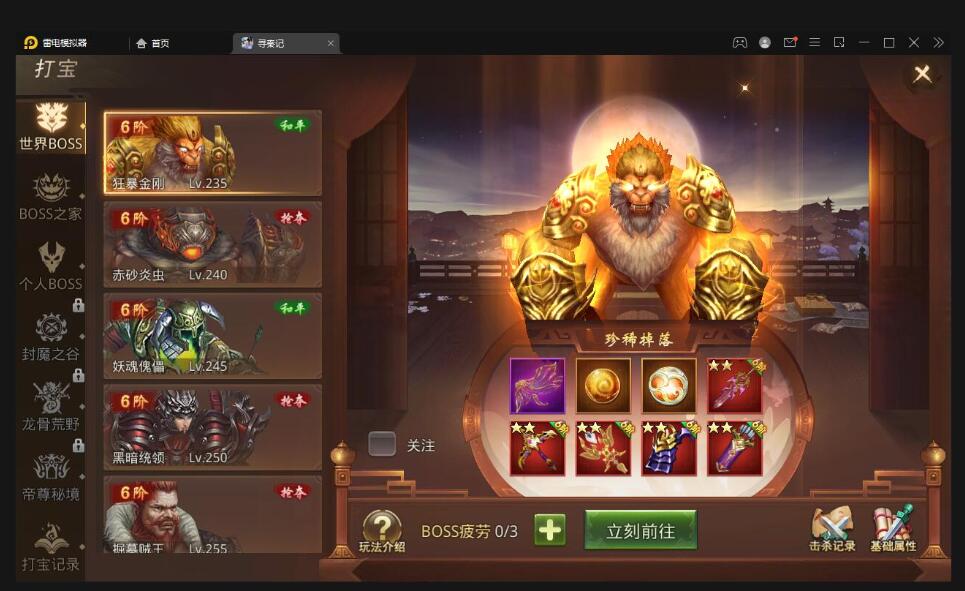The width and height of the screenshot is (965, 591).
Task: Open the 封魔之谷 tab
Action: tap(51, 337)
